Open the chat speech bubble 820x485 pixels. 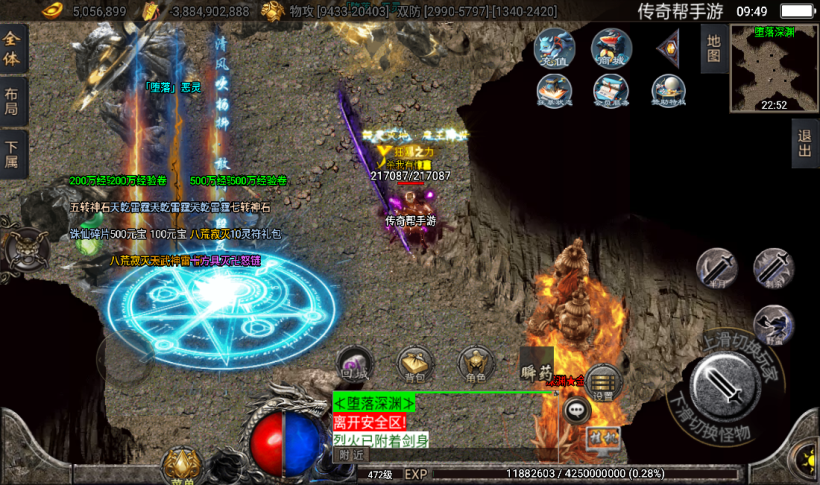pos(577,409)
